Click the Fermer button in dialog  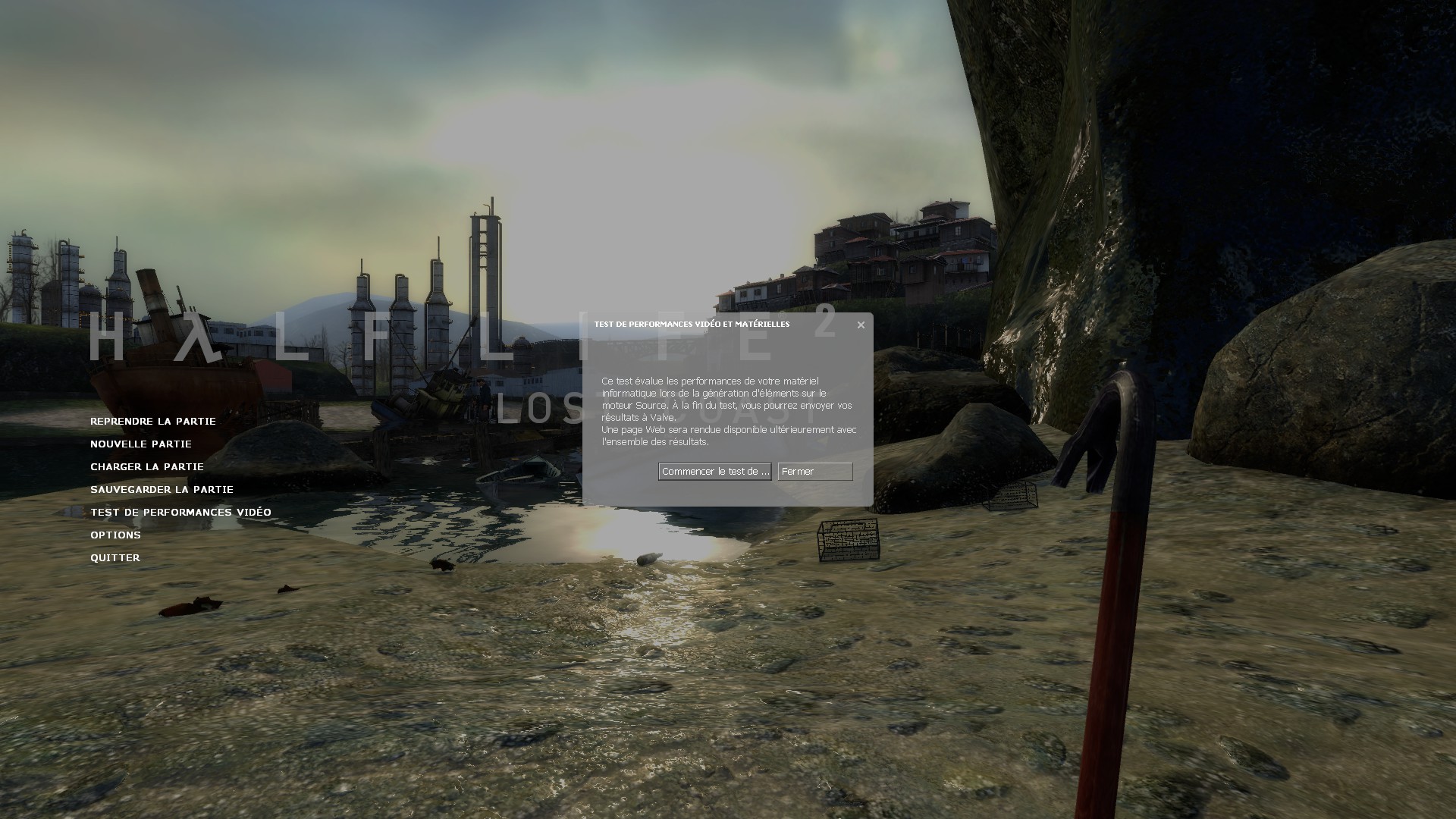[x=815, y=472]
